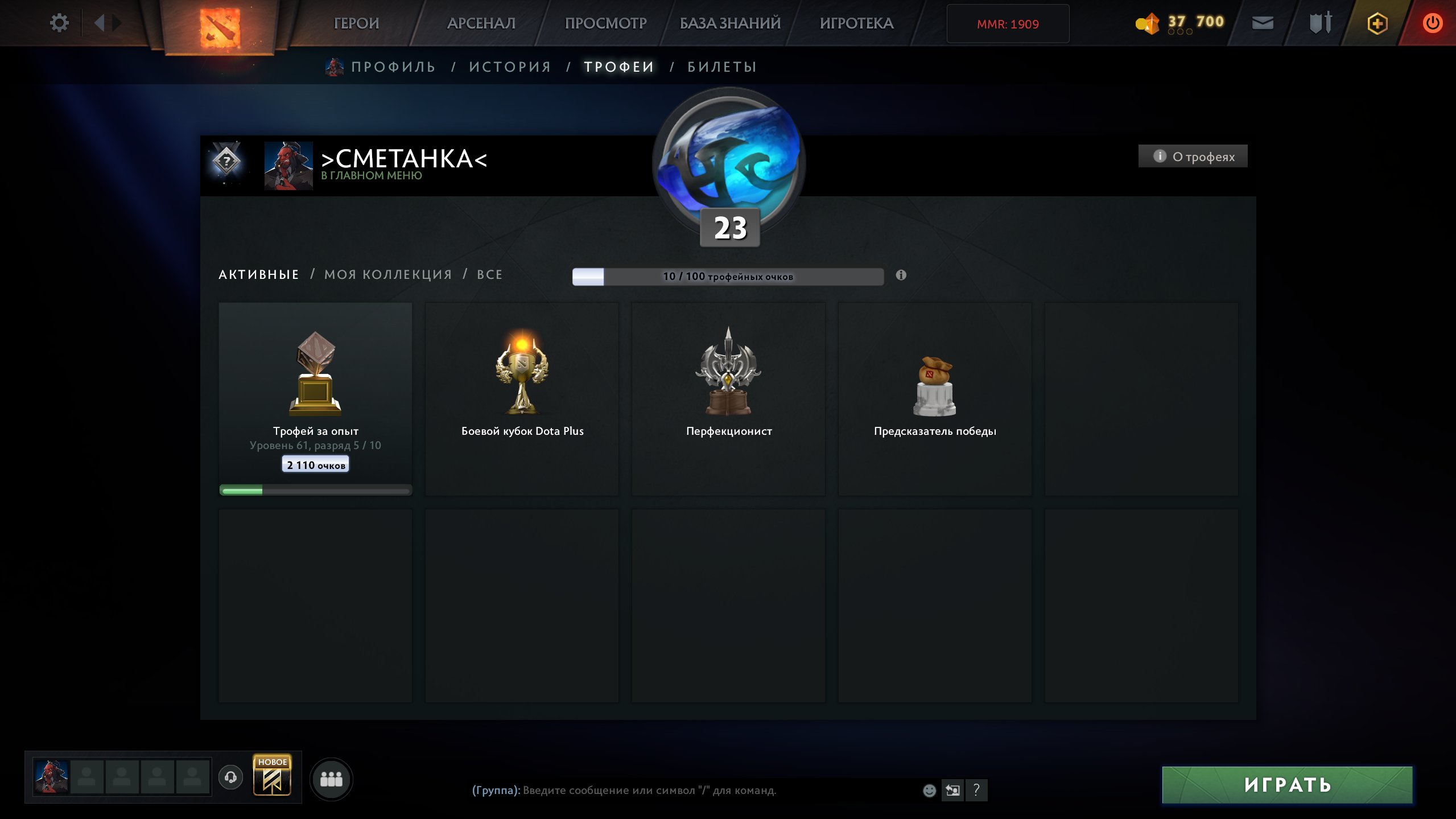This screenshot has width=1456, height=819.
Task: Open the mail notifications icon
Action: (x=1262, y=23)
